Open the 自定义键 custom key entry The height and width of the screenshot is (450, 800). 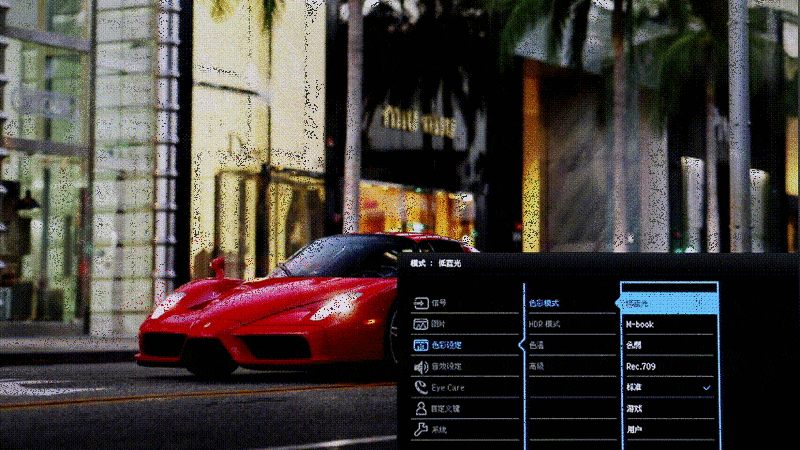click(x=446, y=409)
